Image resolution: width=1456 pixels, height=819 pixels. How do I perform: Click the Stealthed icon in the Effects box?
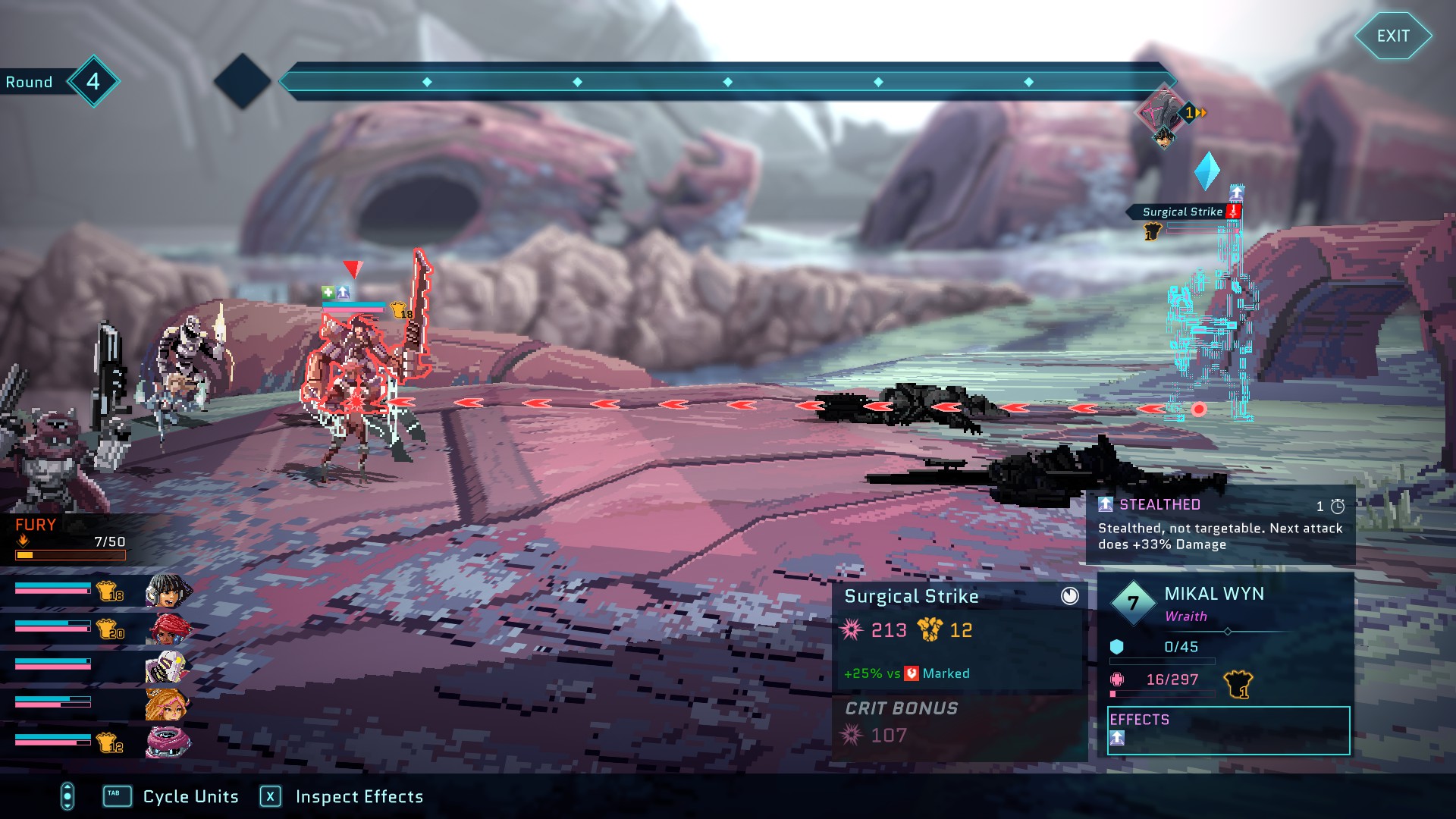click(x=1117, y=738)
